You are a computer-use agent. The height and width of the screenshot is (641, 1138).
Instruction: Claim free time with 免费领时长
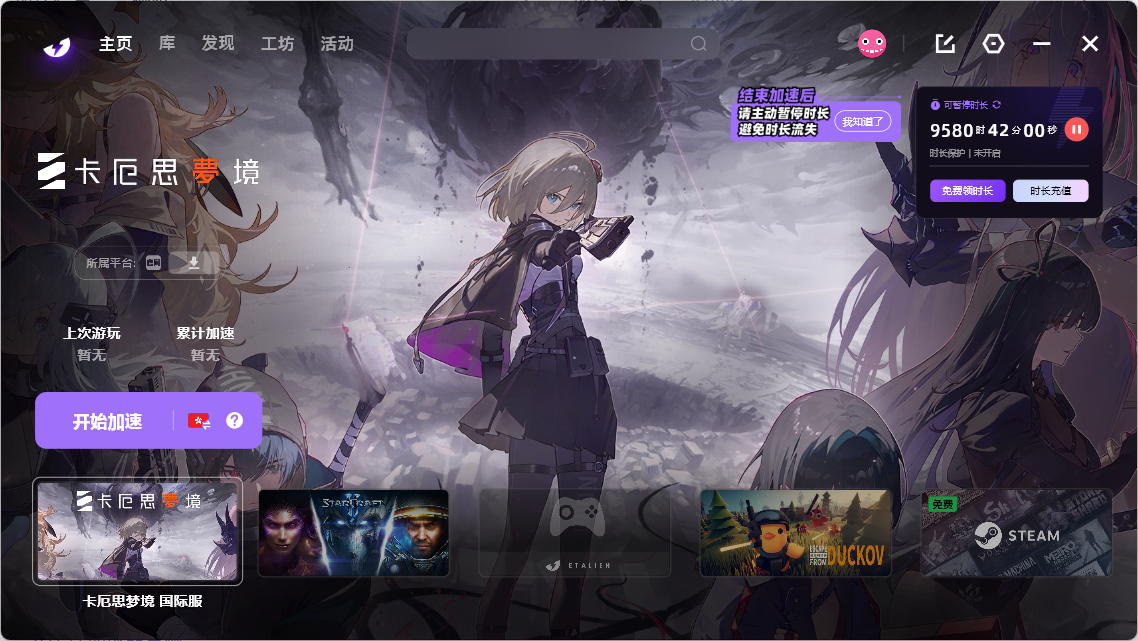click(967, 191)
